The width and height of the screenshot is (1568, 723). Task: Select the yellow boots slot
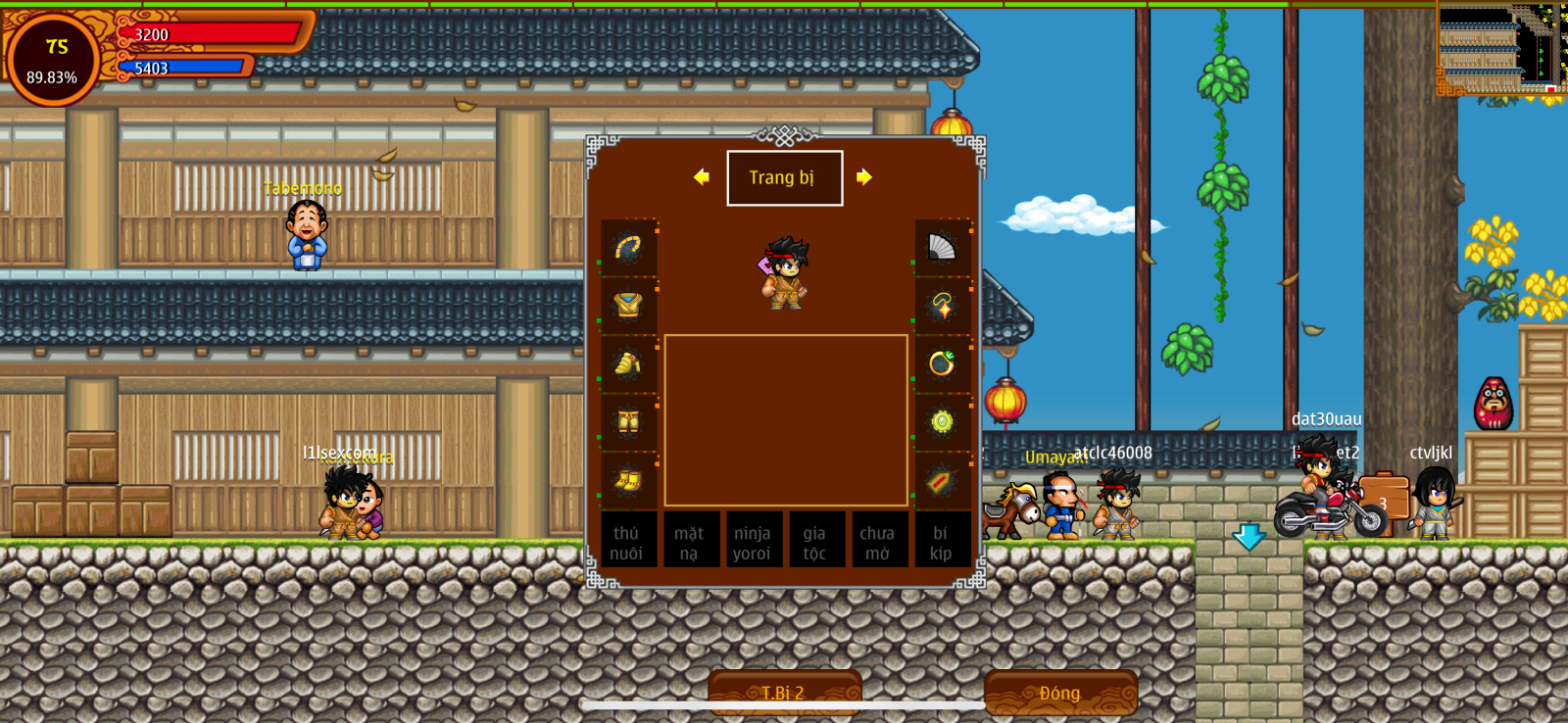[628, 480]
